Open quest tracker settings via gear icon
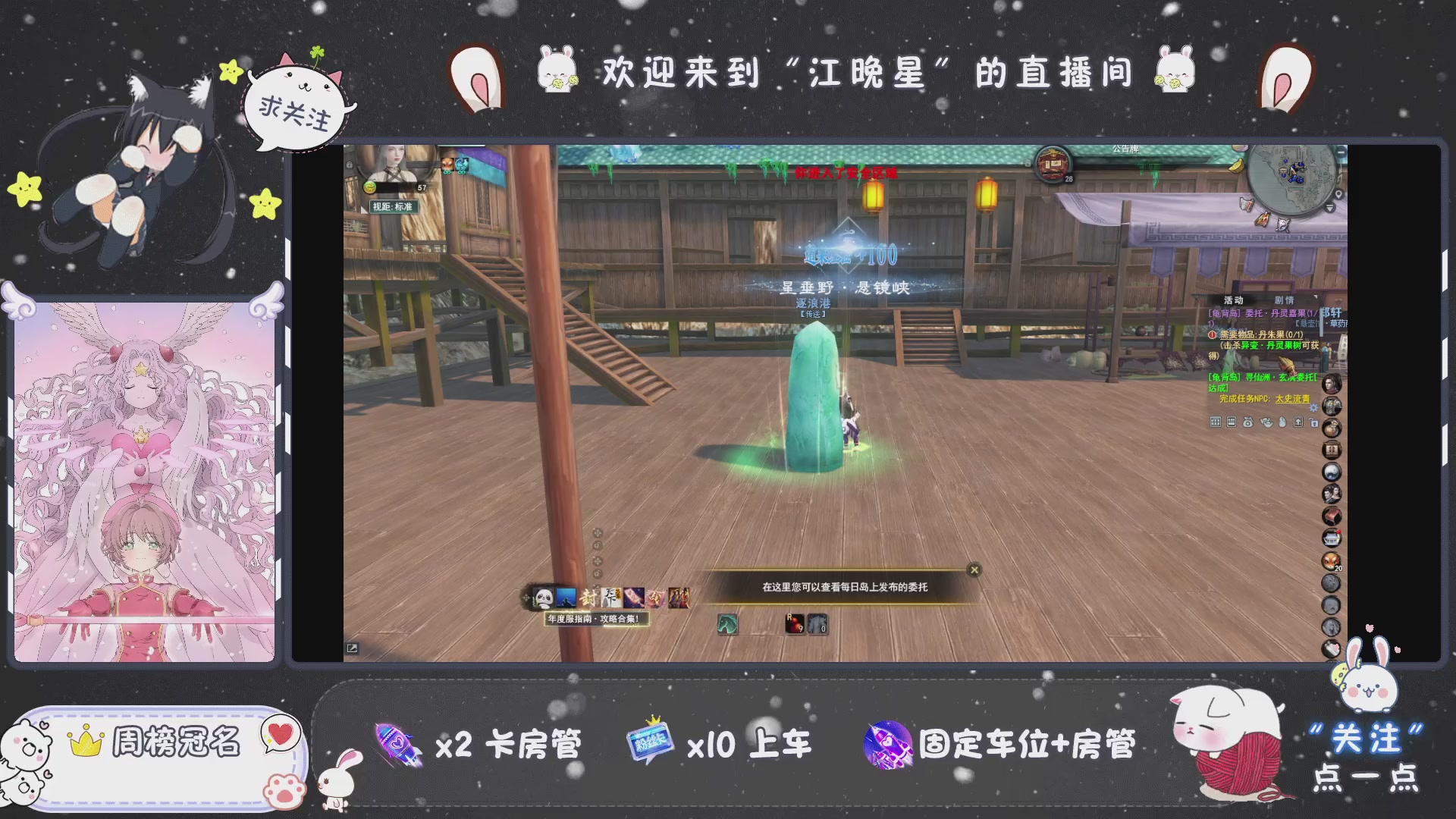The height and width of the screenshot is (819, 1456). coord(1313,408)
